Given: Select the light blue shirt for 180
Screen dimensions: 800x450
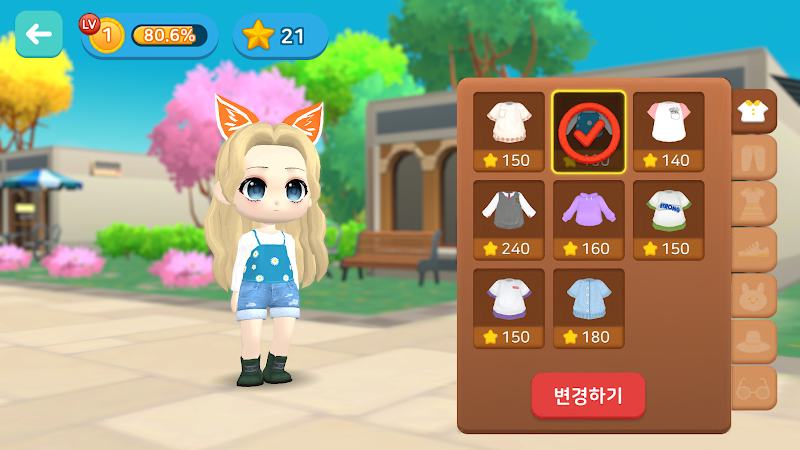Looking at the screenshot, I should (589, 308).
